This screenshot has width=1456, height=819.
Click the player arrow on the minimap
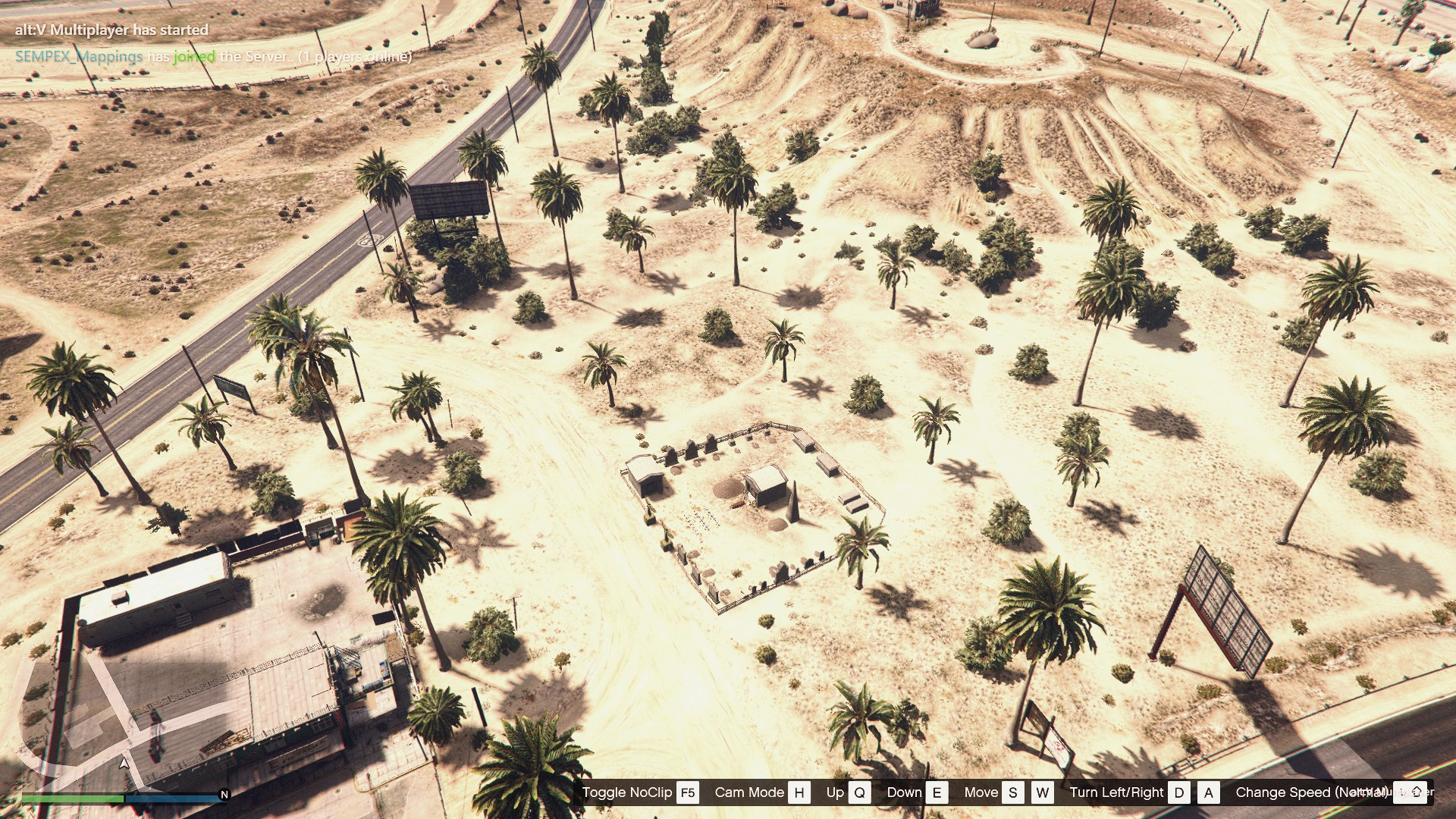pyautogui.click(x=124, y=763)
